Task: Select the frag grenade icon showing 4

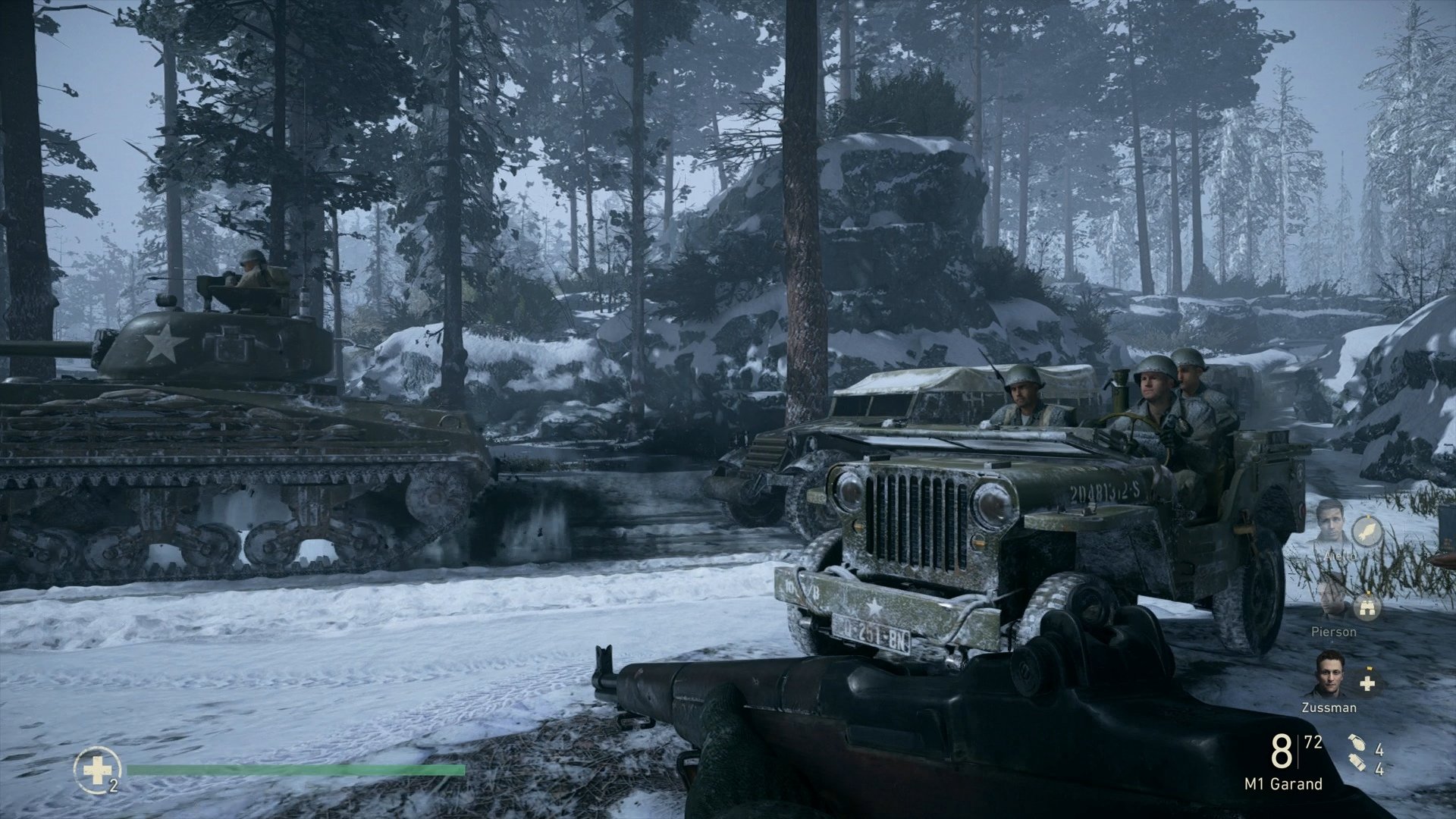Action: 1358,743
